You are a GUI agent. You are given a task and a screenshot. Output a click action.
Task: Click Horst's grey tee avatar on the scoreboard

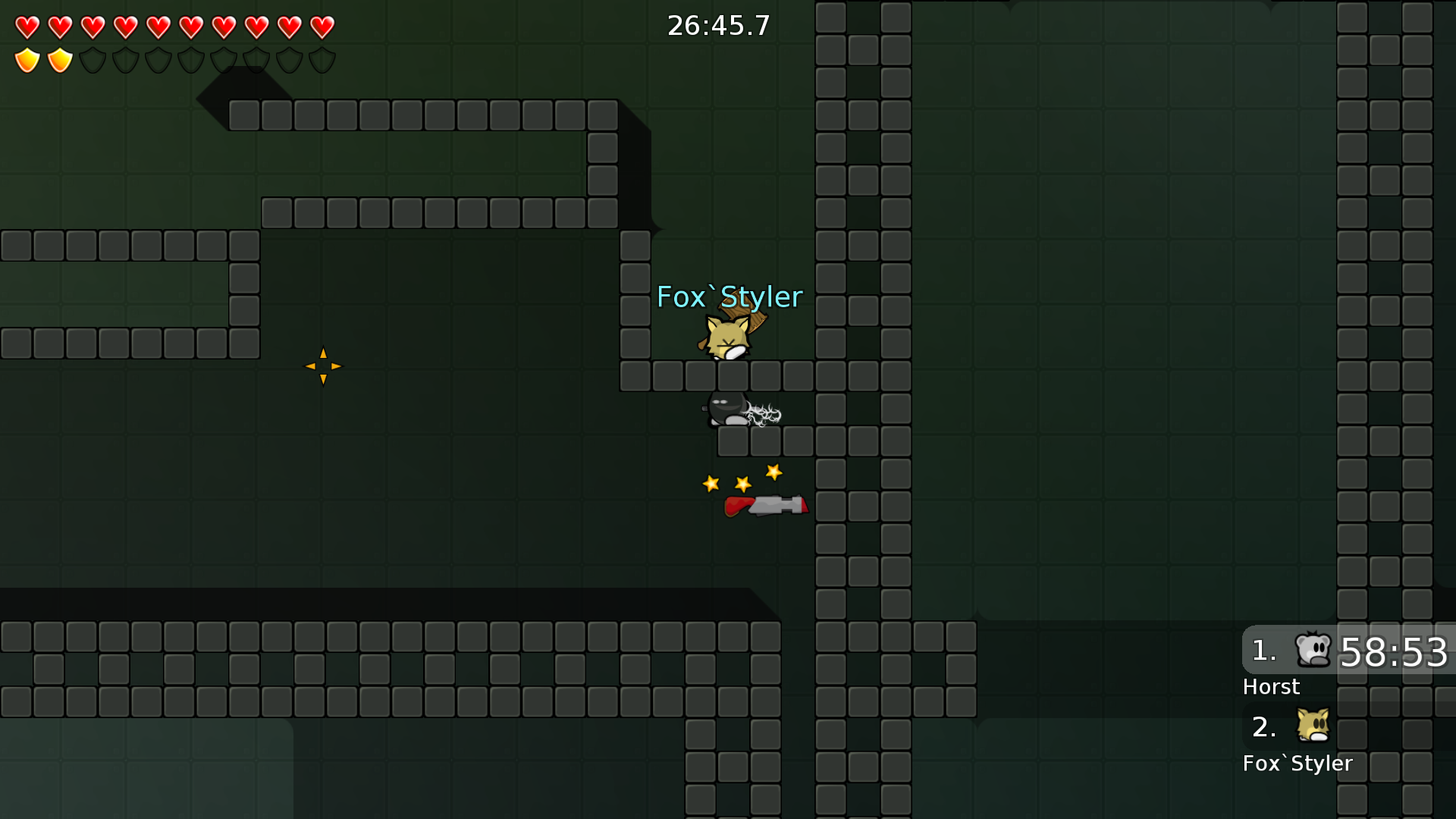click(x=1314, y=651)
